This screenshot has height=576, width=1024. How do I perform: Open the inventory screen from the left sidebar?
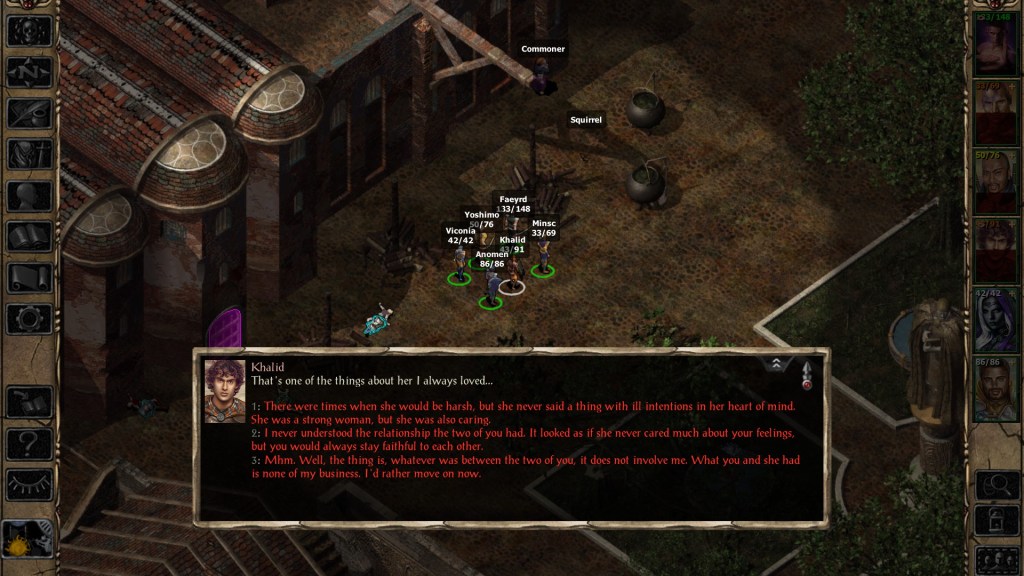[29, 154]
